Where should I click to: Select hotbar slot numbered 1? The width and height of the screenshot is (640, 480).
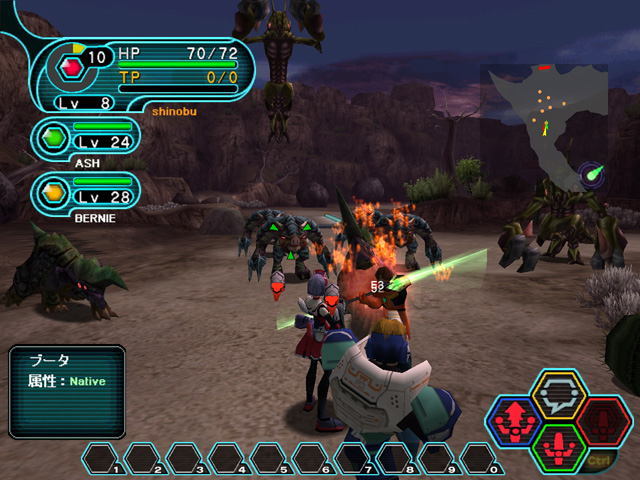[101, 458]
